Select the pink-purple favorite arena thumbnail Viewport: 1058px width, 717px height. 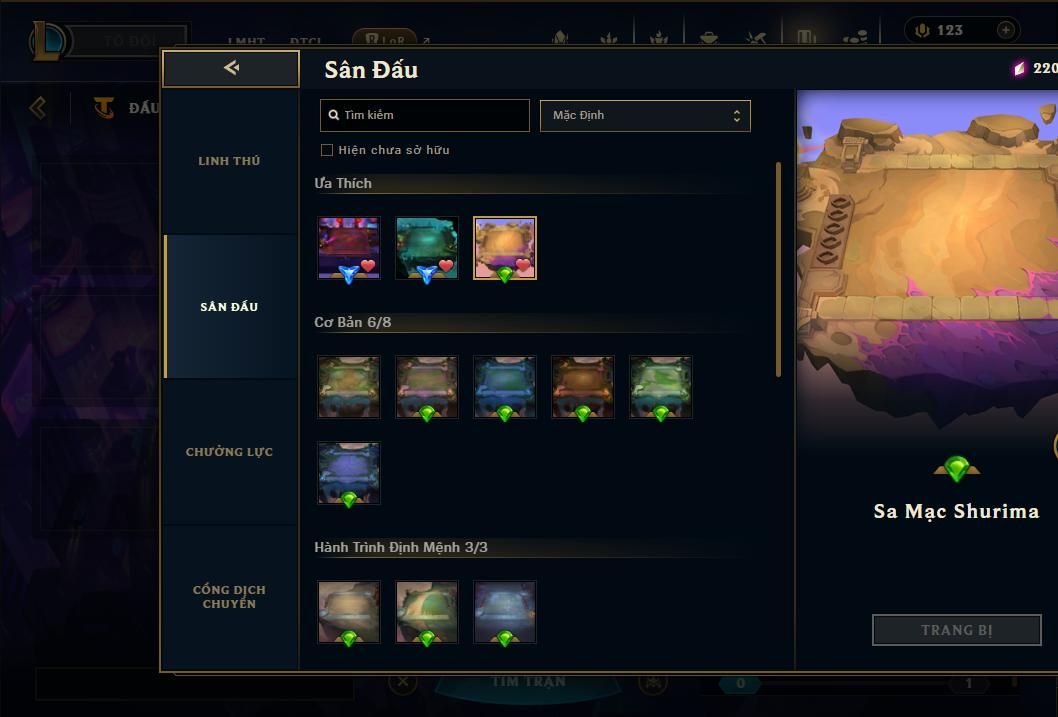pyautogui.click(x=349, y=247)
